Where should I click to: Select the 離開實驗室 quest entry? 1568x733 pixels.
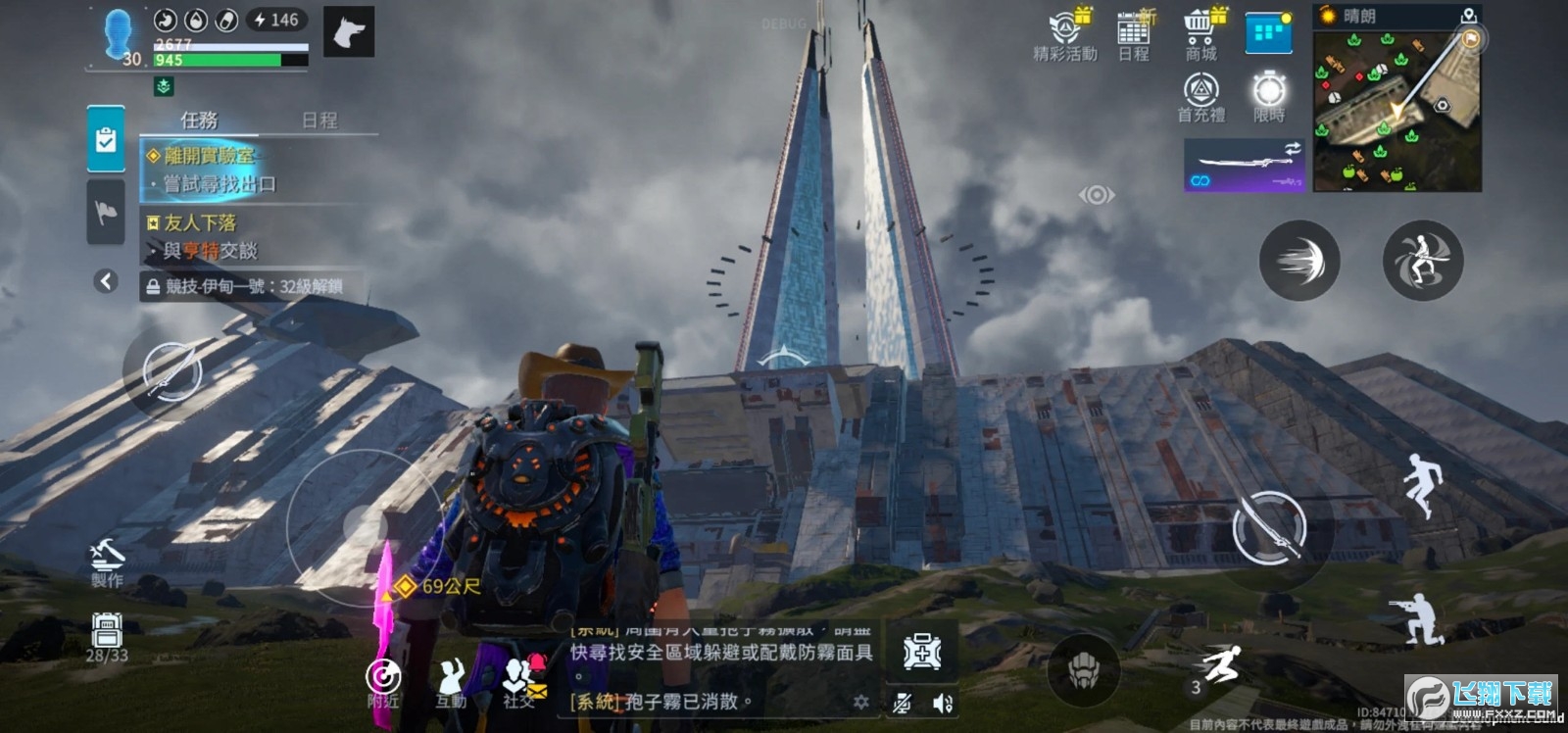210,156
